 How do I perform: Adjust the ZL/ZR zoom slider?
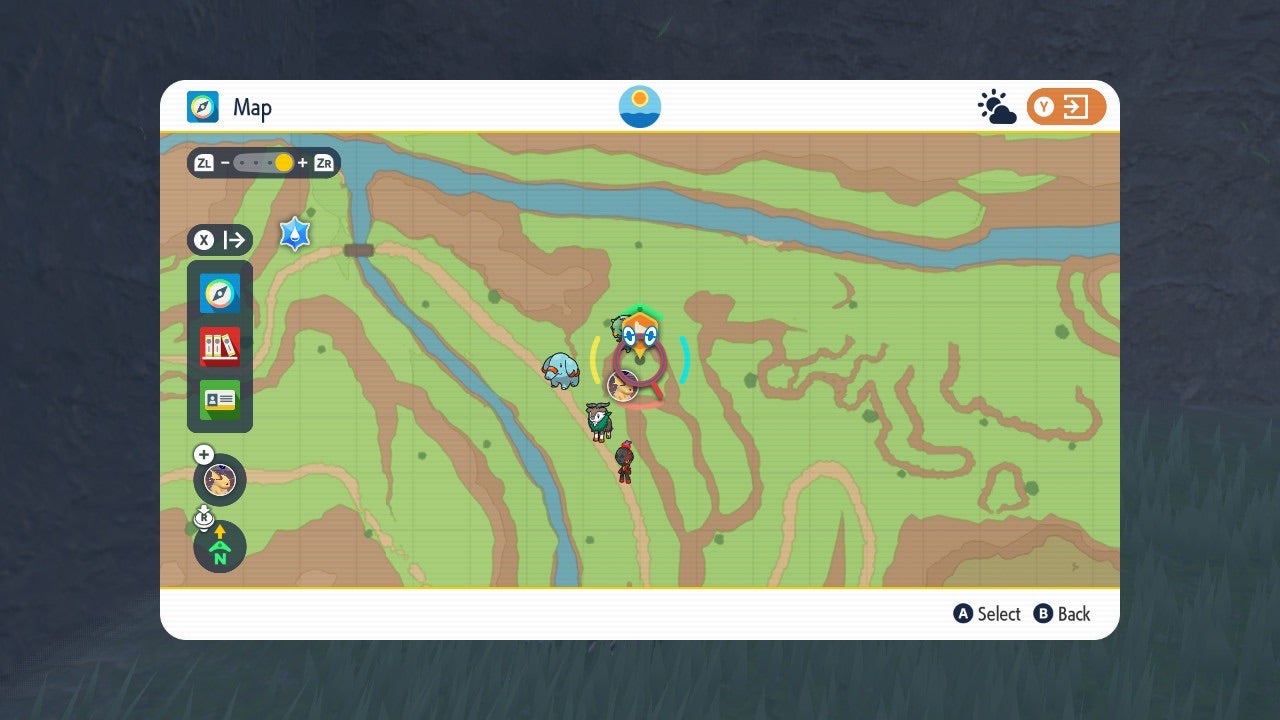[x=263, y=162]
